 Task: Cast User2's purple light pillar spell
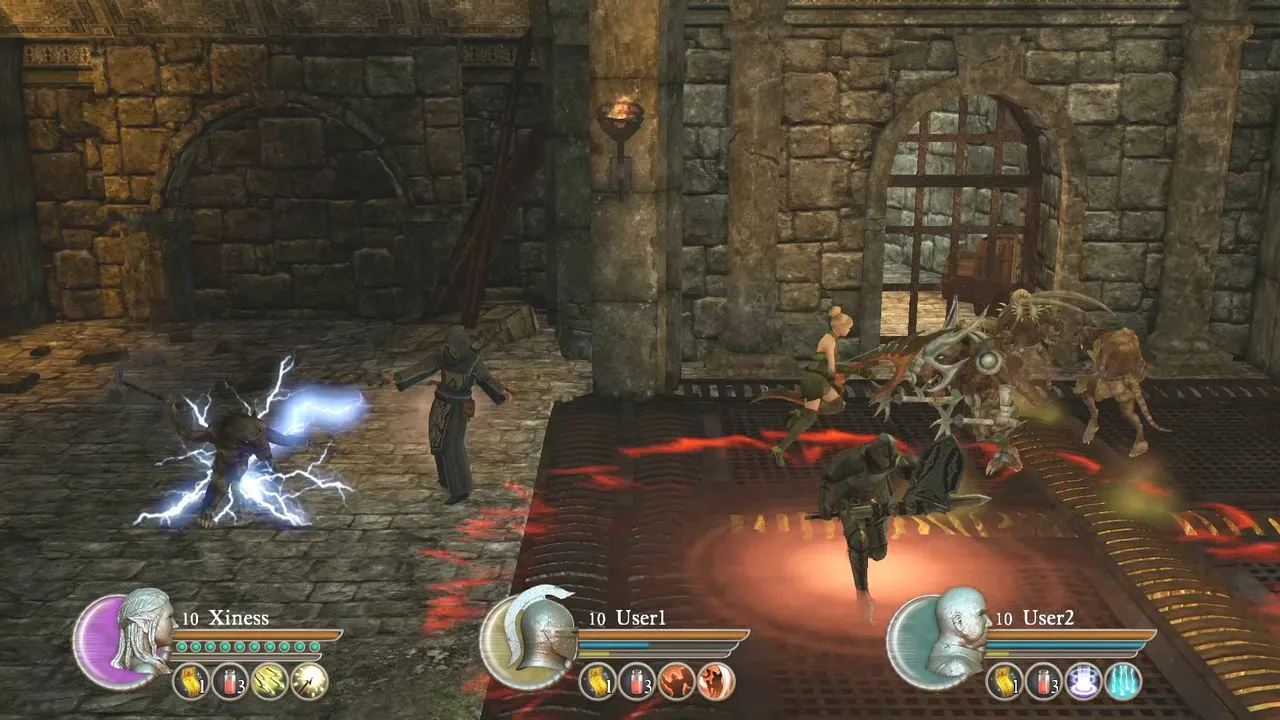1084,681
